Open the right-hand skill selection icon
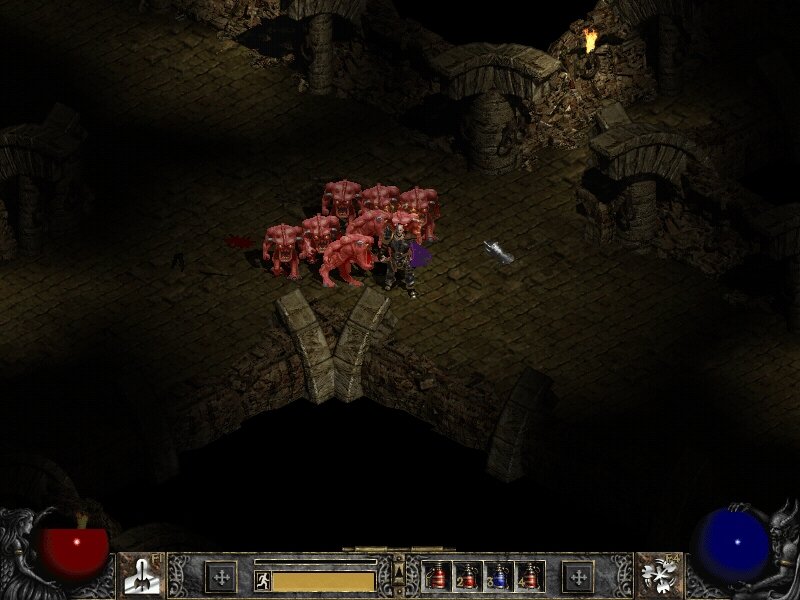800x600 pixels. 659,576
